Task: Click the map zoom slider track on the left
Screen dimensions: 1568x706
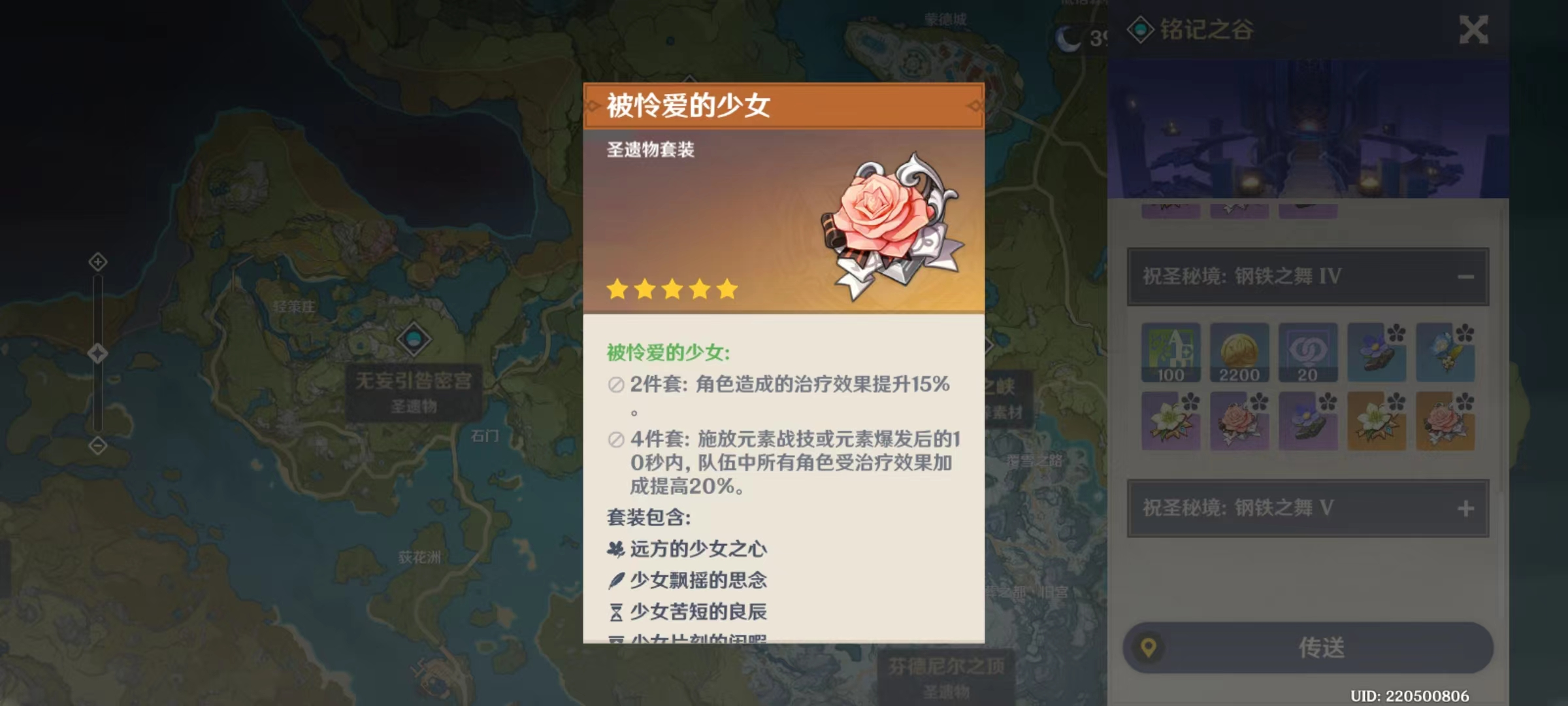Action: click(99, 353)
